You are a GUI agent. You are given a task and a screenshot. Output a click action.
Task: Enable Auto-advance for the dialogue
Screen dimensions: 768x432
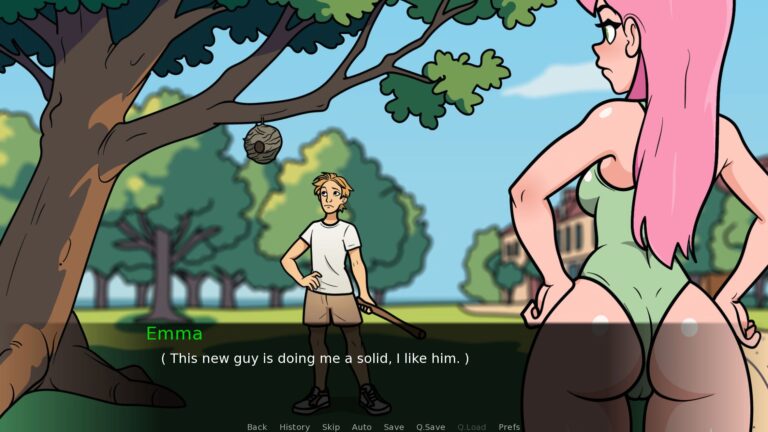(x=362, y=427)
